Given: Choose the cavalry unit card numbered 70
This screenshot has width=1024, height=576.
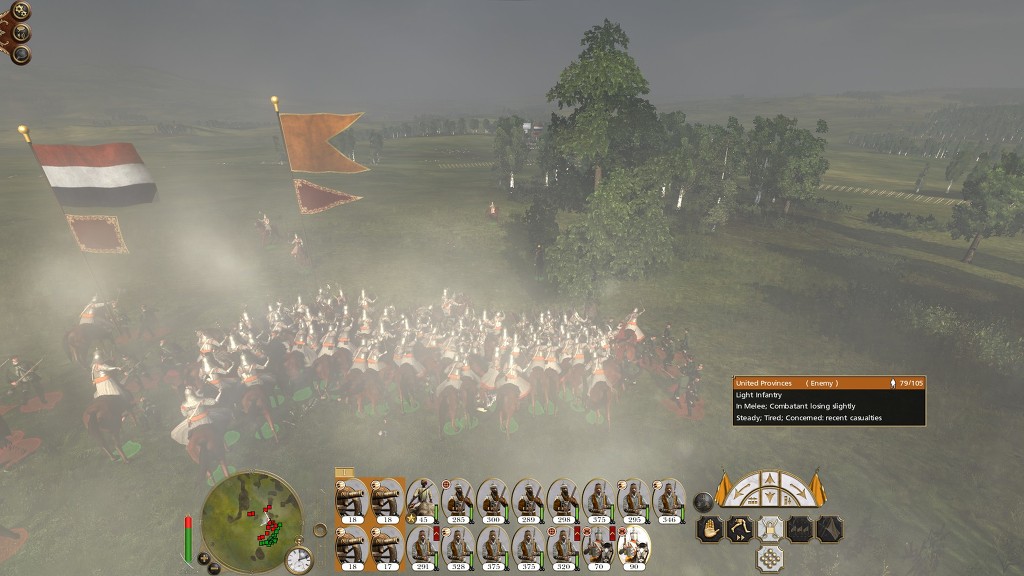Looking at the screenshot, I should 598,547.
